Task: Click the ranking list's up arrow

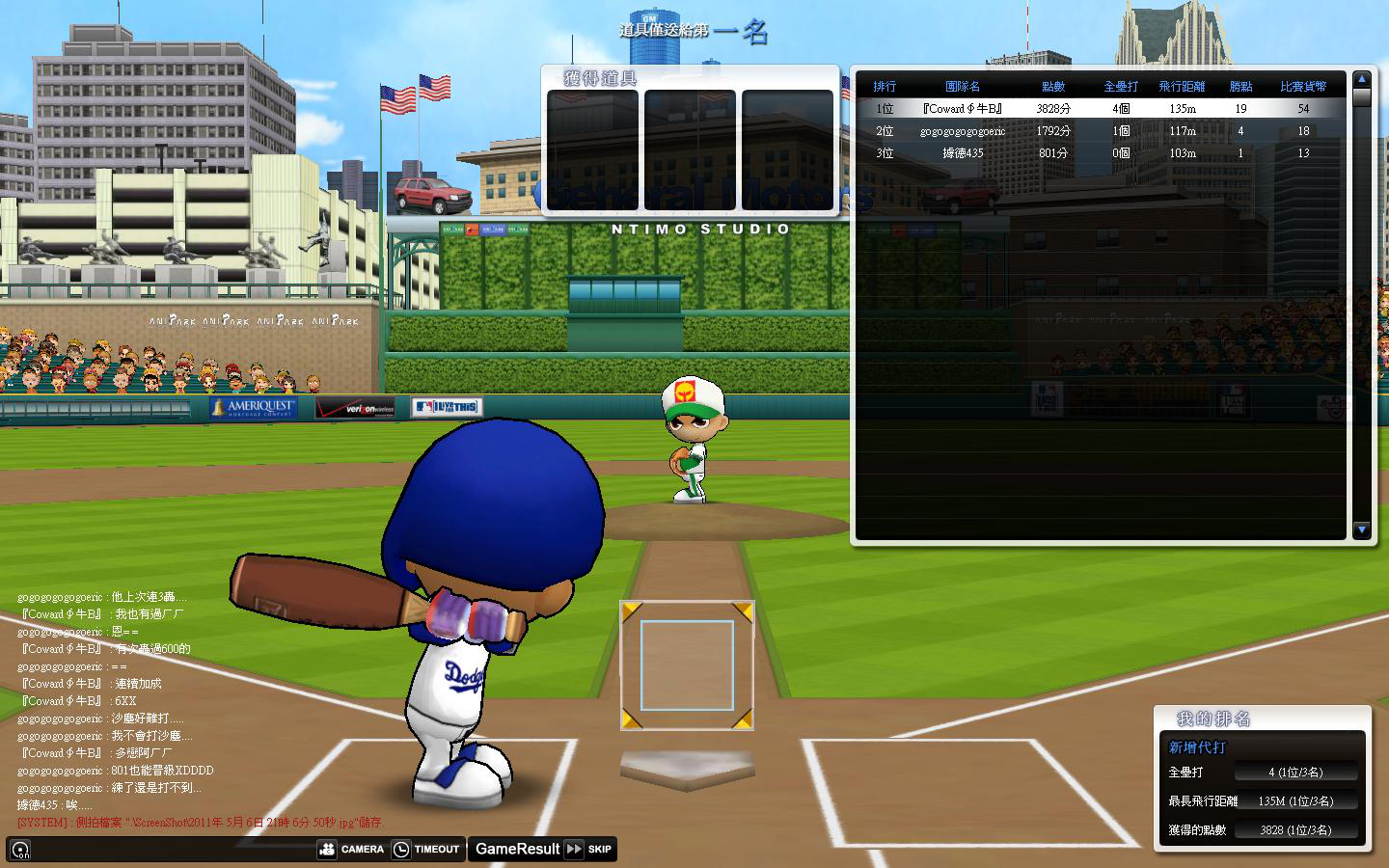Action: [x=1362, y=79]
